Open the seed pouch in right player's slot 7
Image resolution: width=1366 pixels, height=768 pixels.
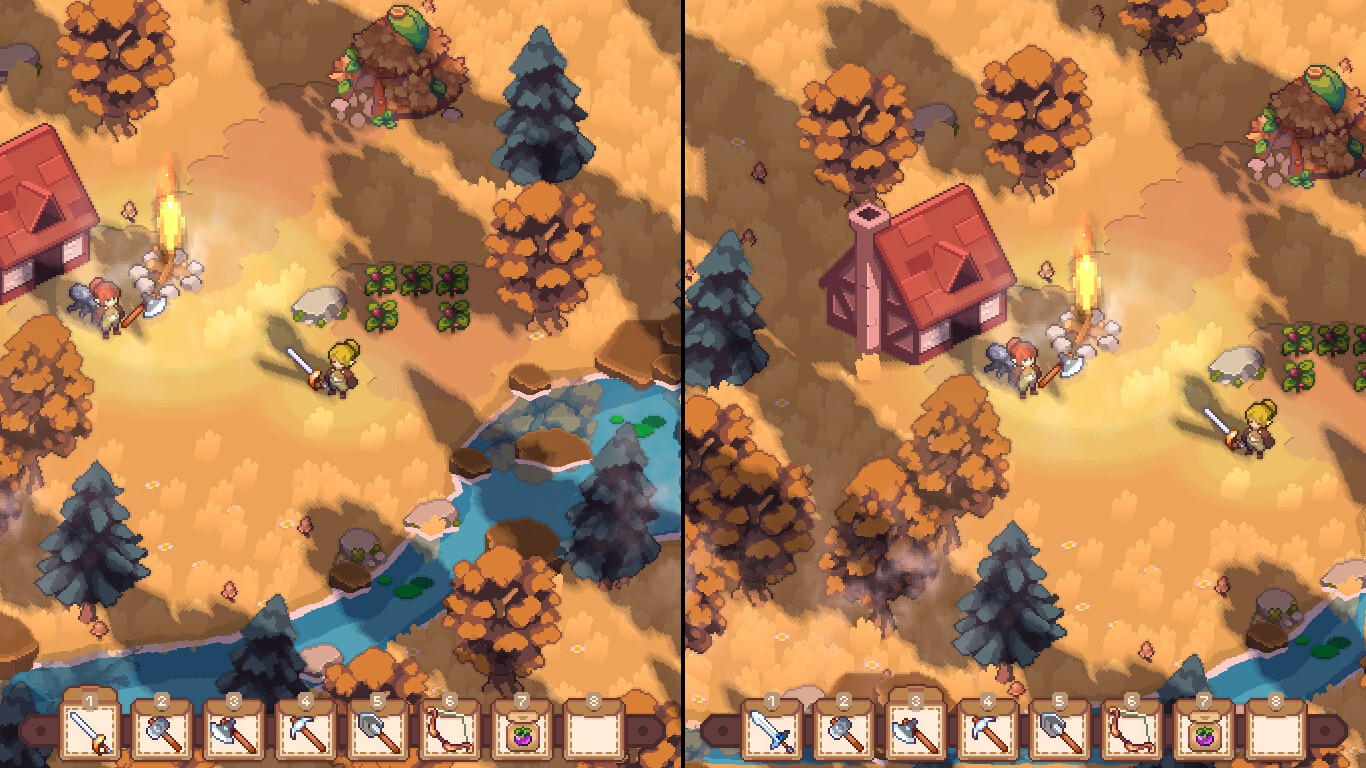pyautogui.click(x=1204, y=735)
